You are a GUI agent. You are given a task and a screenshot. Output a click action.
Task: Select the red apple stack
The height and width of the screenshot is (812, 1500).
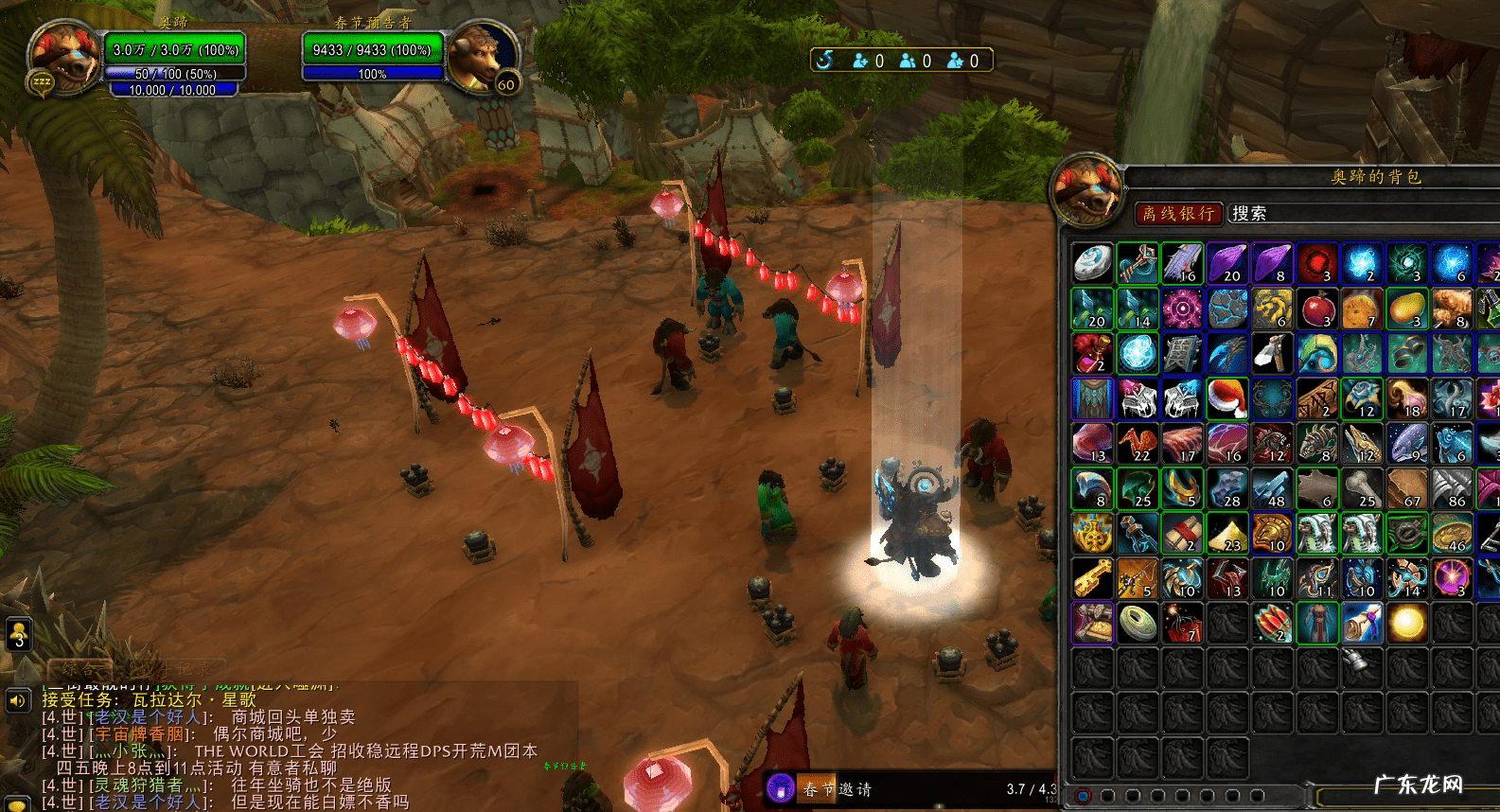tap(1316, 309)
